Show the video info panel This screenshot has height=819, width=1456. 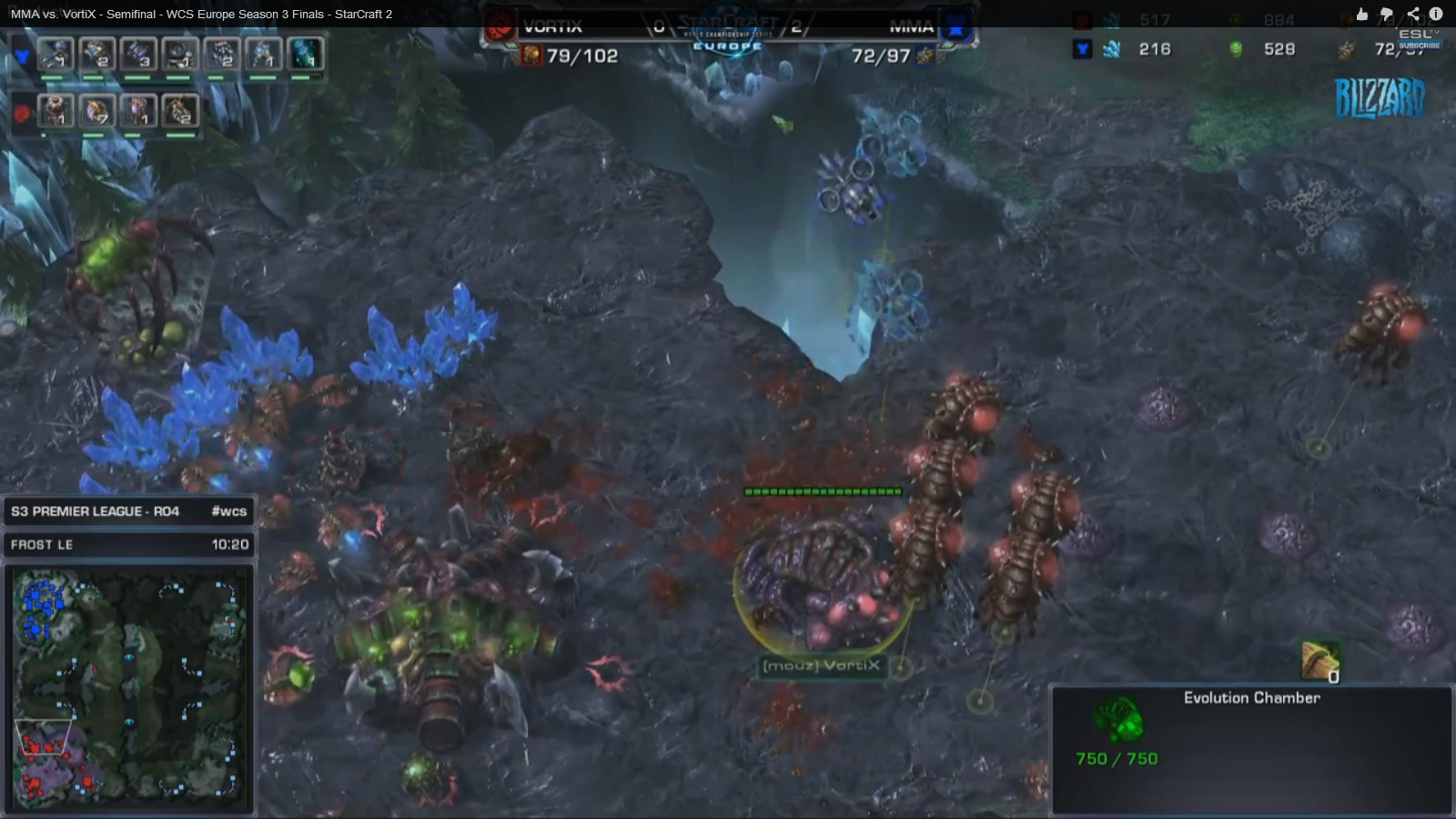click(1436, 14)
